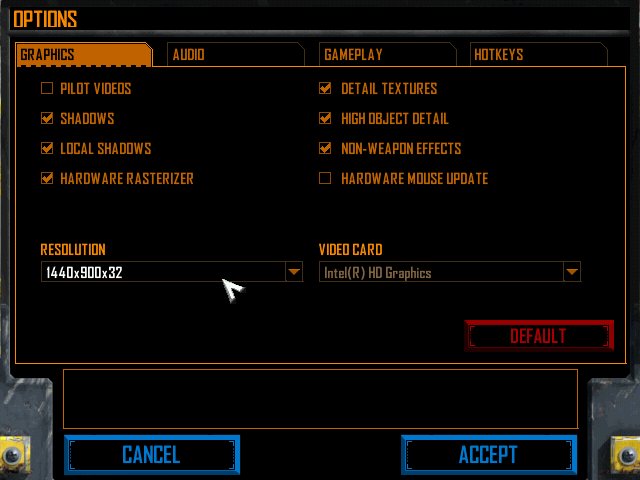
Task: Click the Graphics tab
Action: [x=83, y=55]
